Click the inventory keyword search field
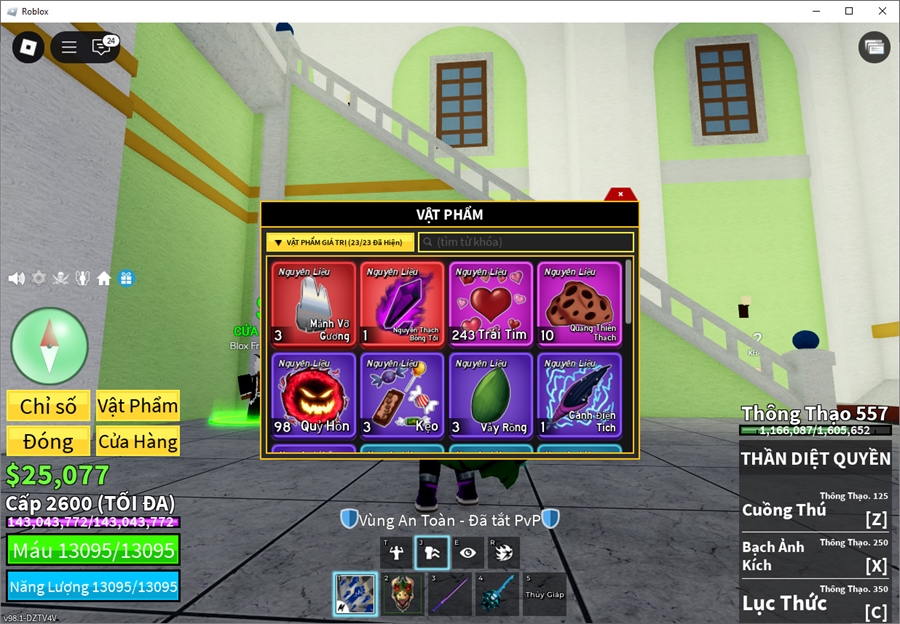 tap(526, 242)
